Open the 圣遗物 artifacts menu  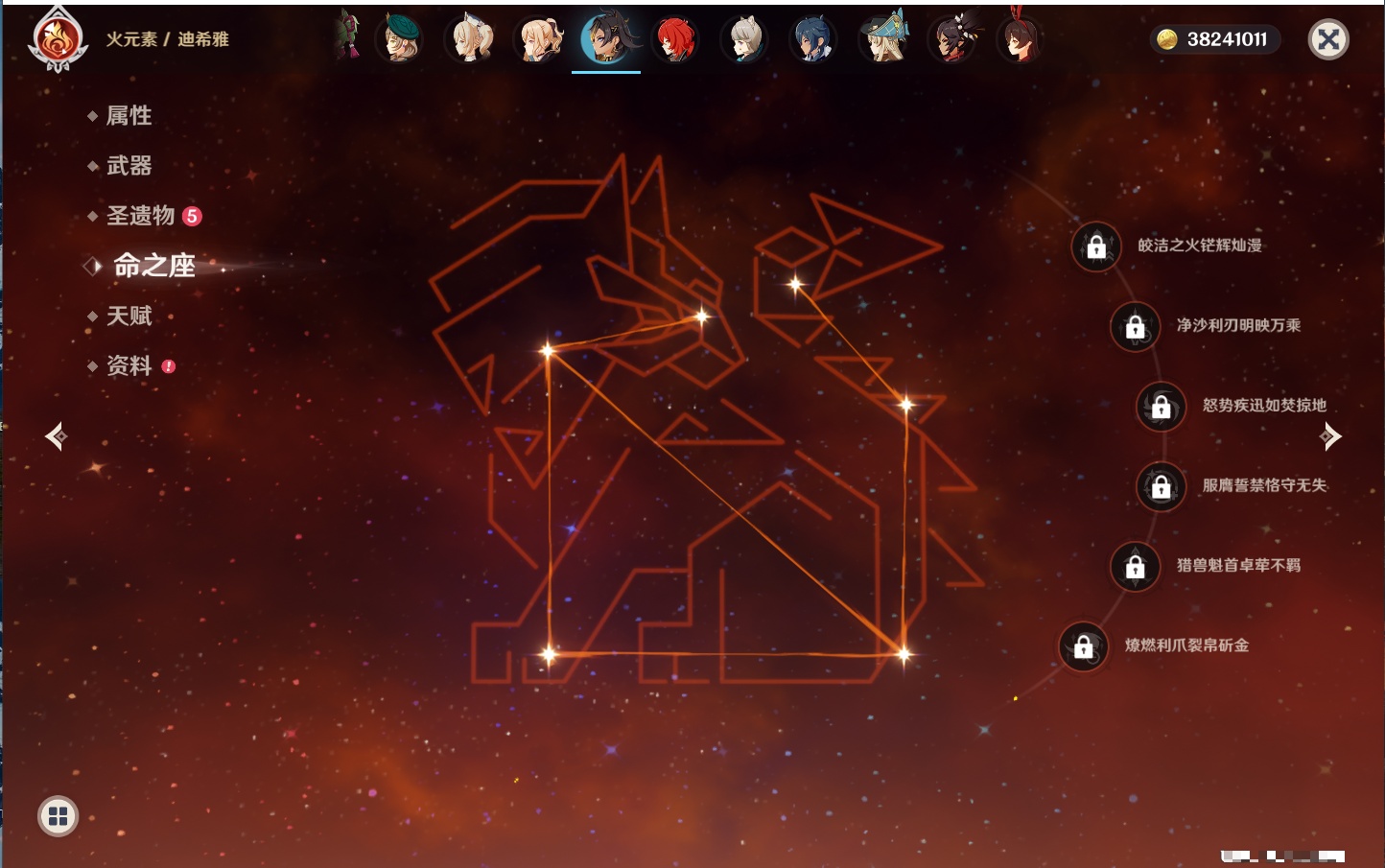140,216
